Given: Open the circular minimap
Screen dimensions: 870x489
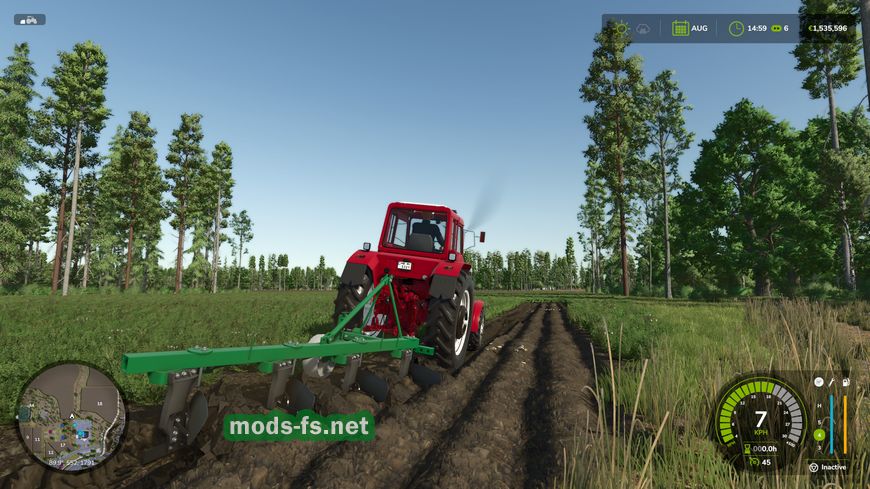Looking at the screenshot, I should [x=71, y=413].
